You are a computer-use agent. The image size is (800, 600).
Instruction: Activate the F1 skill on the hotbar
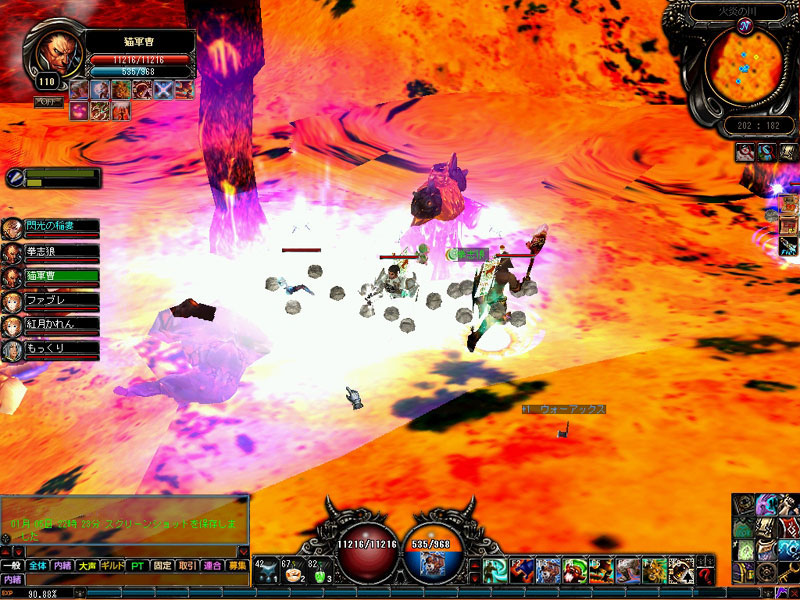(x=496, y=571)
